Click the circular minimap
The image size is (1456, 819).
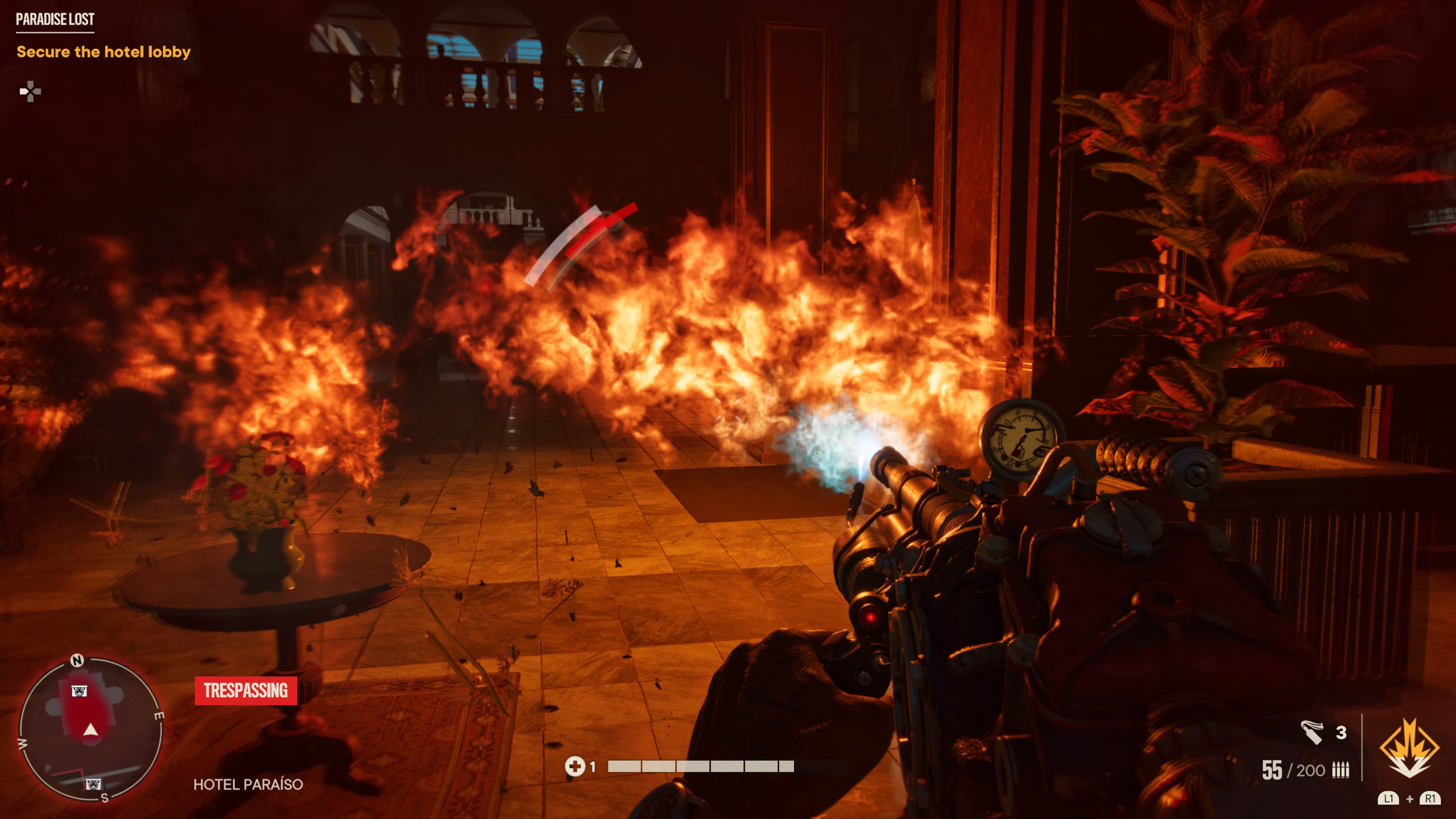pos(91,729)
